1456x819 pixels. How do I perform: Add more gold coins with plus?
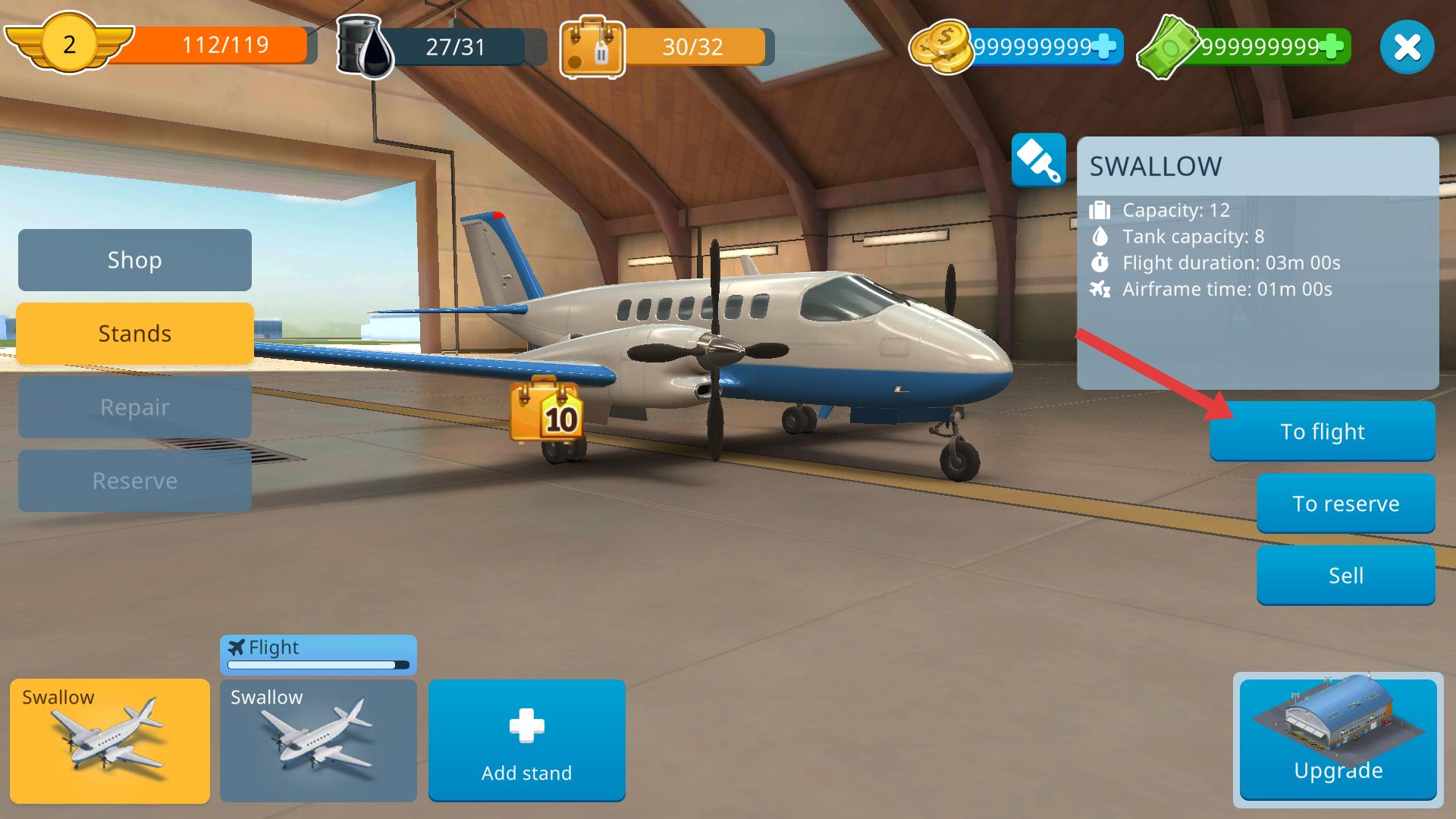pos(1106,46)
